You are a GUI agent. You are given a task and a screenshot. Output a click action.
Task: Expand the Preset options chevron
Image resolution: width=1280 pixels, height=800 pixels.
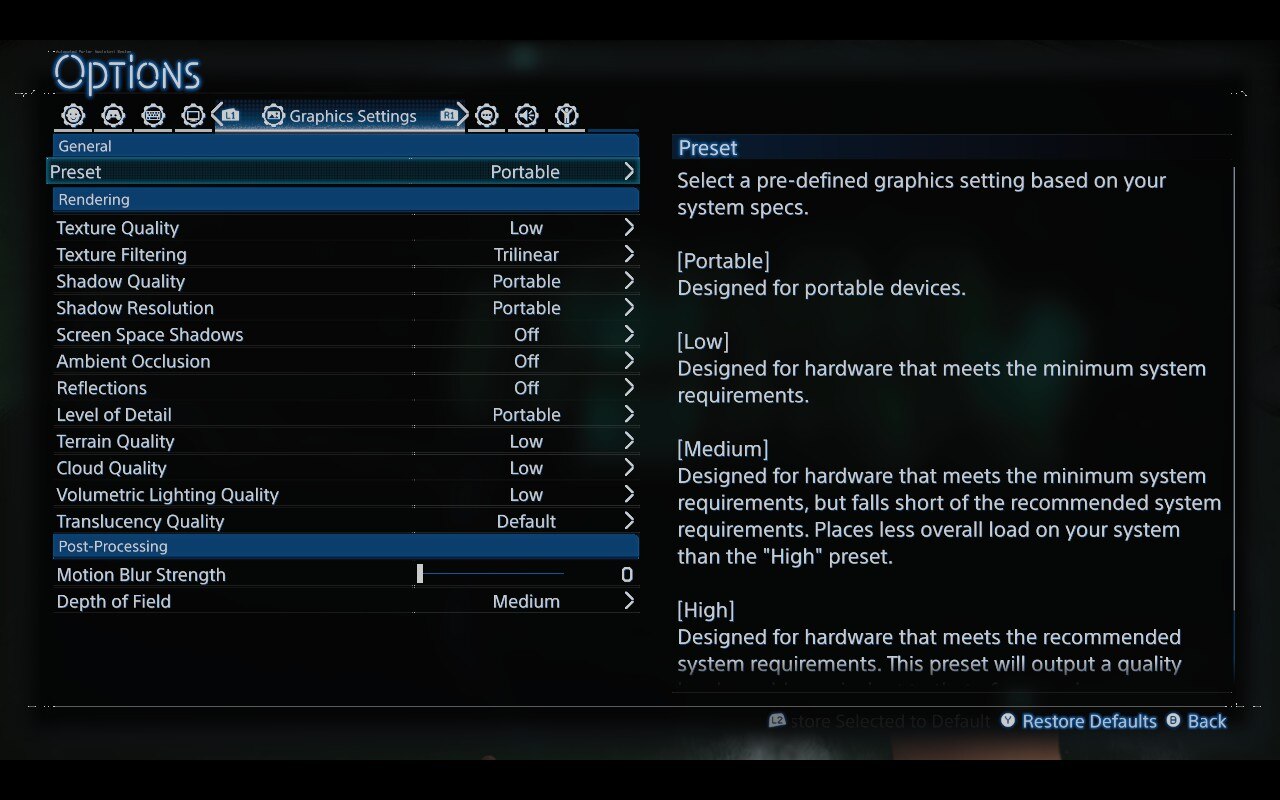629,171
